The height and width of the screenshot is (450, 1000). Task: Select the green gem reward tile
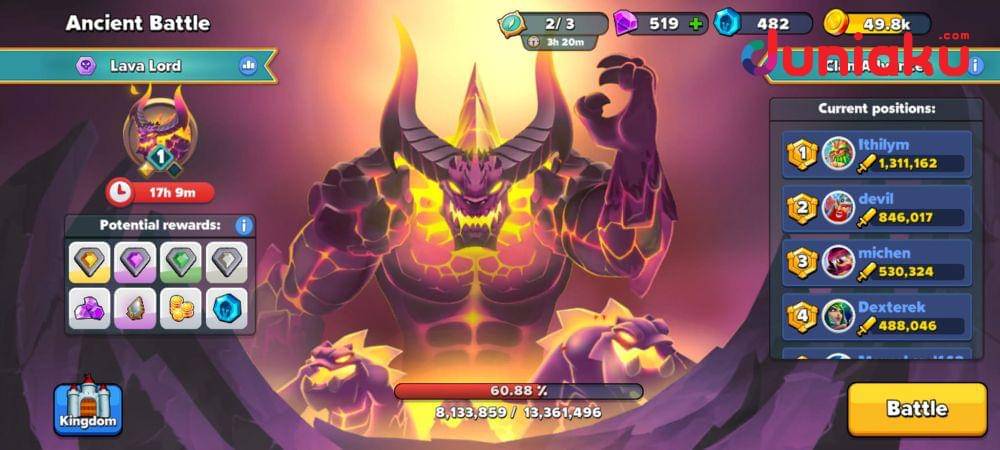(x=182, y=263)
